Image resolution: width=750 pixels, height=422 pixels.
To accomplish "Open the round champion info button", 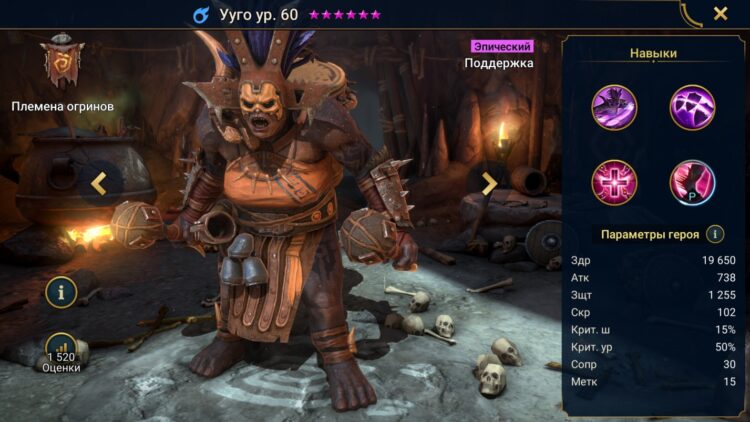I will click(x=61, y=292).
